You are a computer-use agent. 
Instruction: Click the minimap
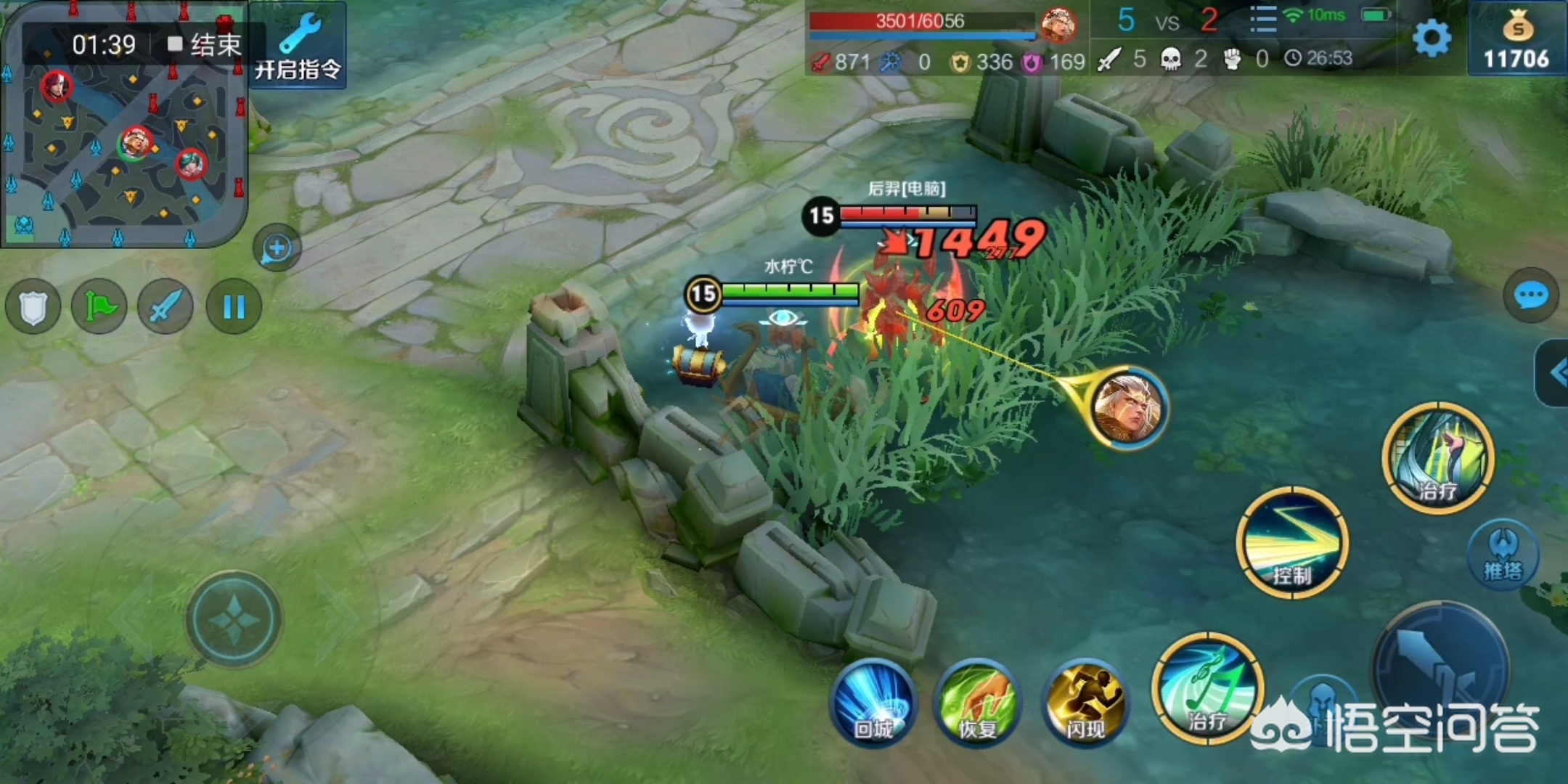123,145
